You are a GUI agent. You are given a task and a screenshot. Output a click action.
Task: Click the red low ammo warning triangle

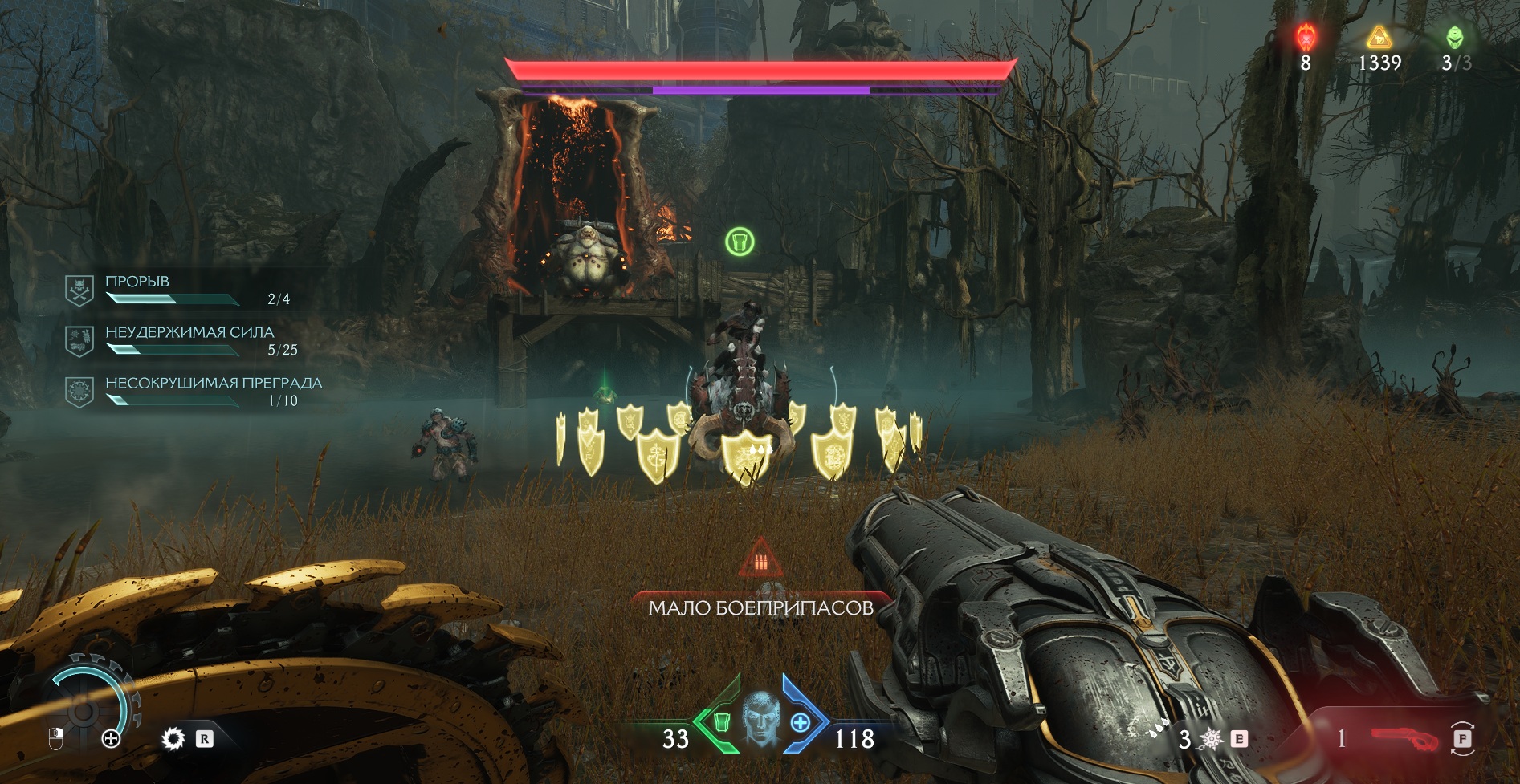point(760,559)
